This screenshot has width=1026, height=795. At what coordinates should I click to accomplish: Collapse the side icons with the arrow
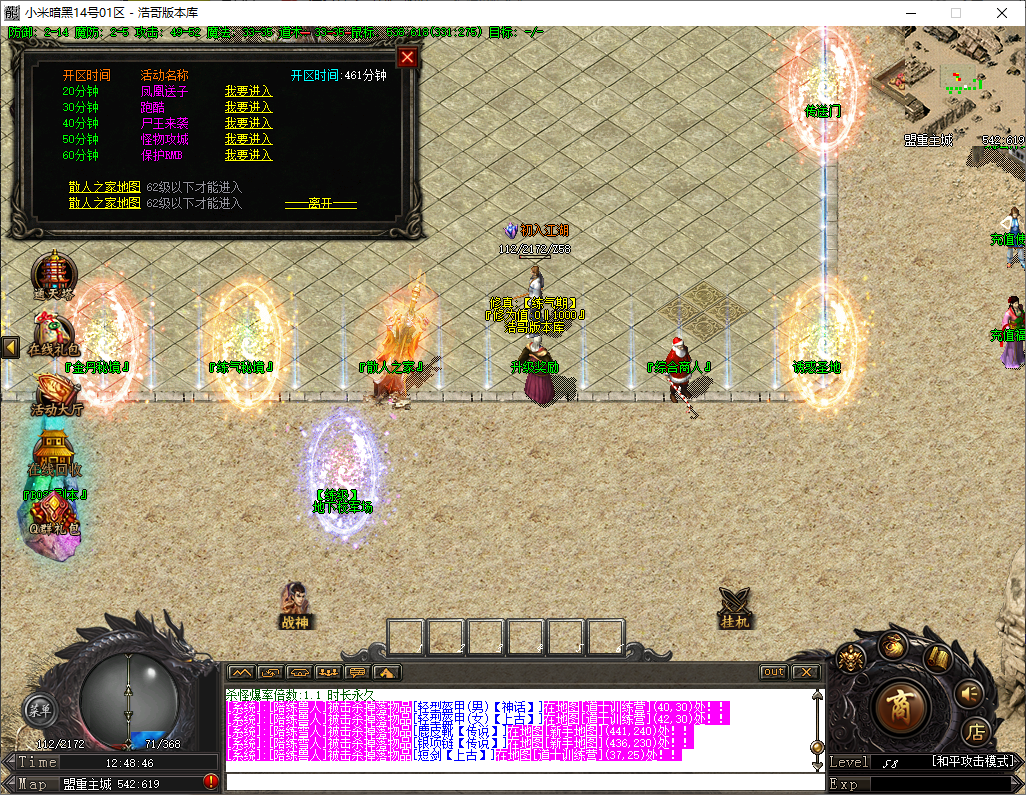(10, 347)
